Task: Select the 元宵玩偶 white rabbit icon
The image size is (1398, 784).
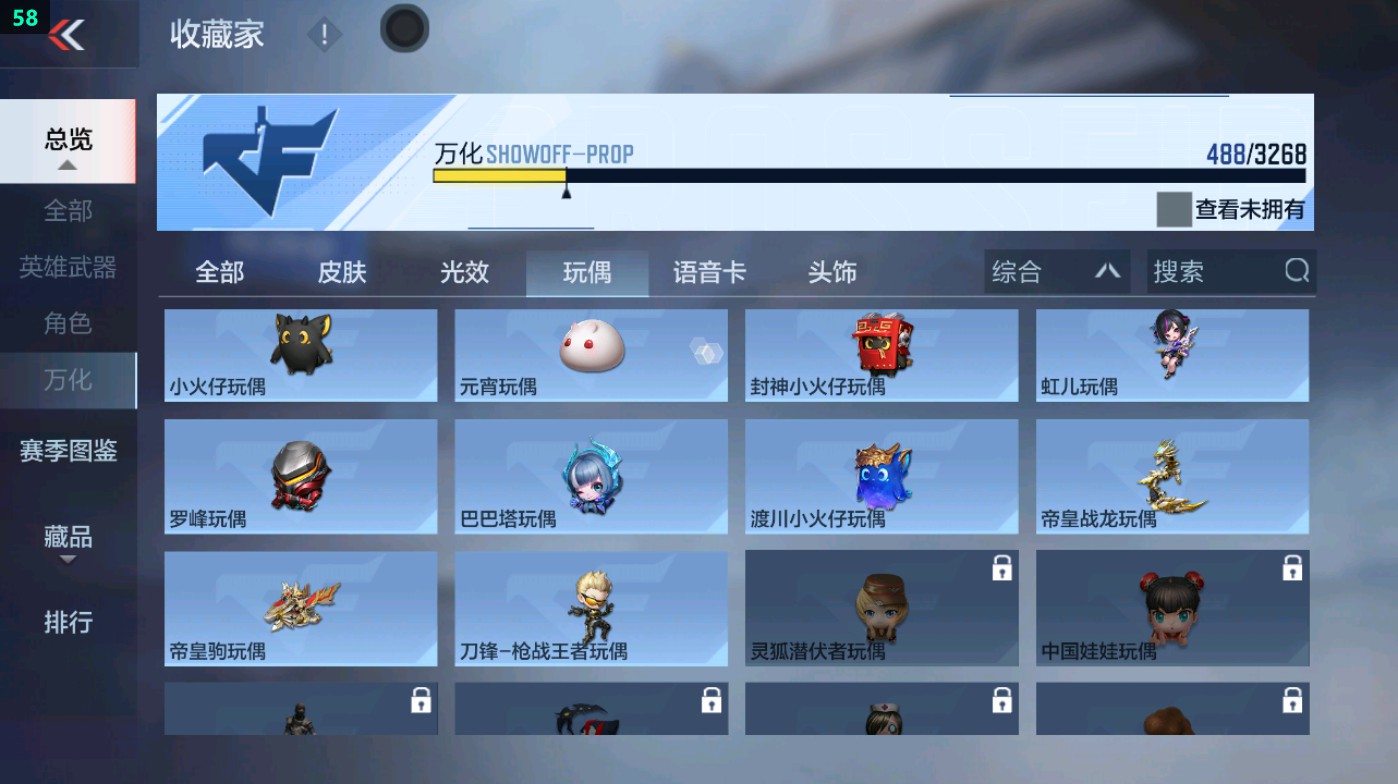Action: (590, 348)
